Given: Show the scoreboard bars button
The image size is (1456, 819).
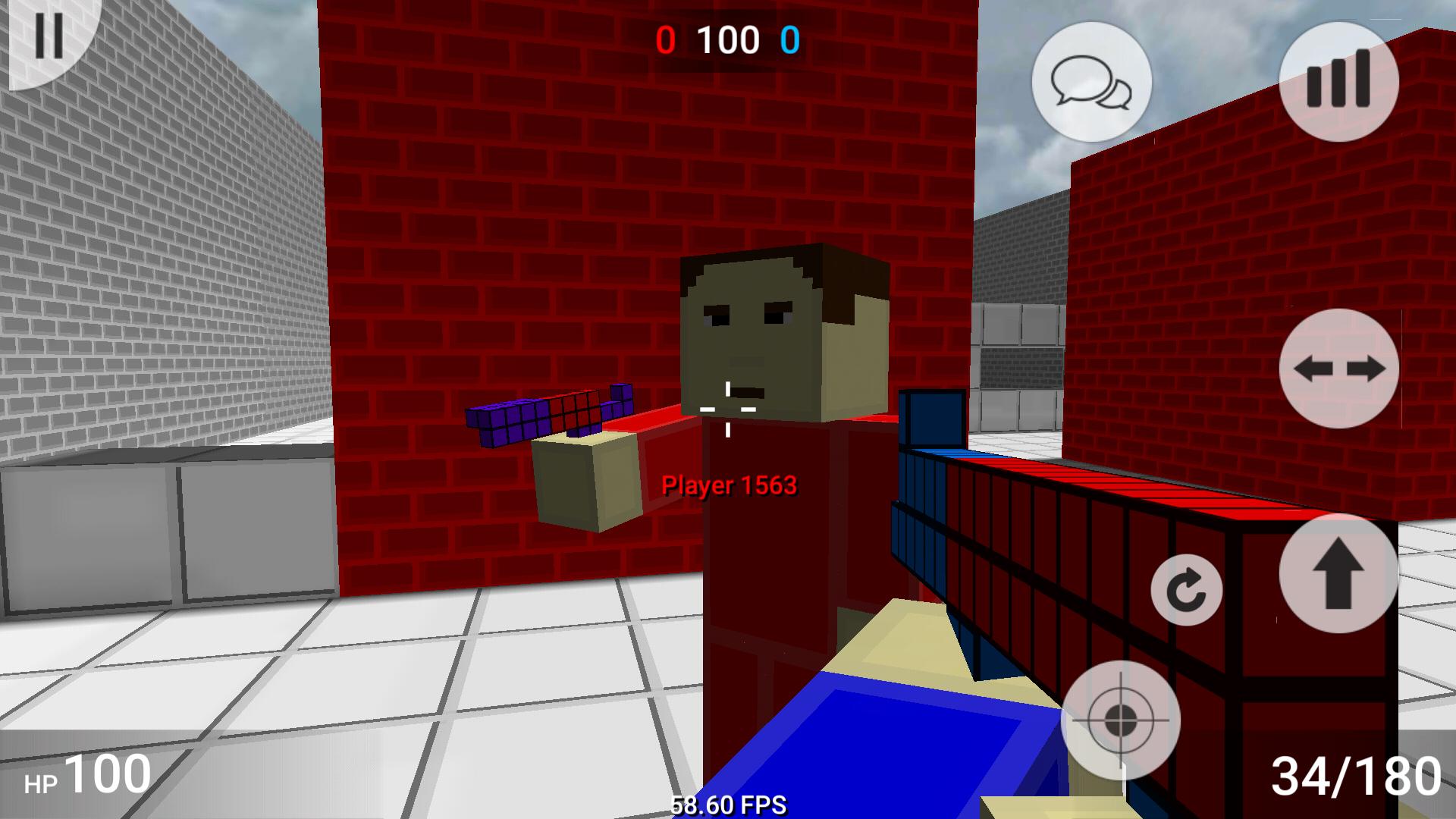Looking at the screenshot, I should (x=1338, y=80).
